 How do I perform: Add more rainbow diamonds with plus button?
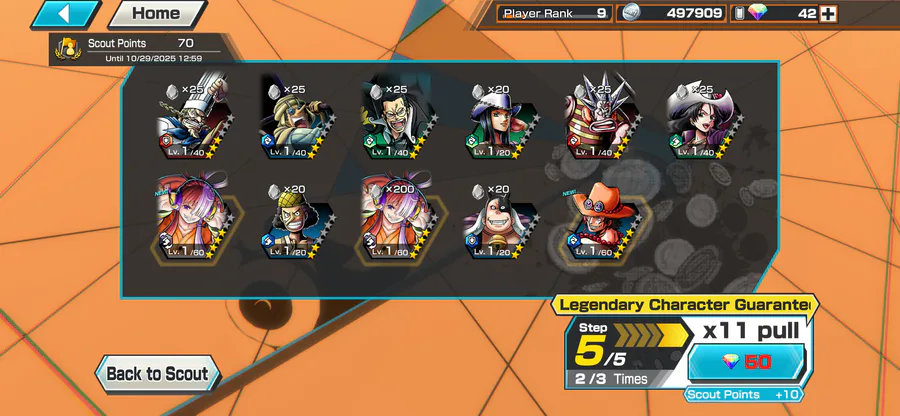click(x=828, y=14)
